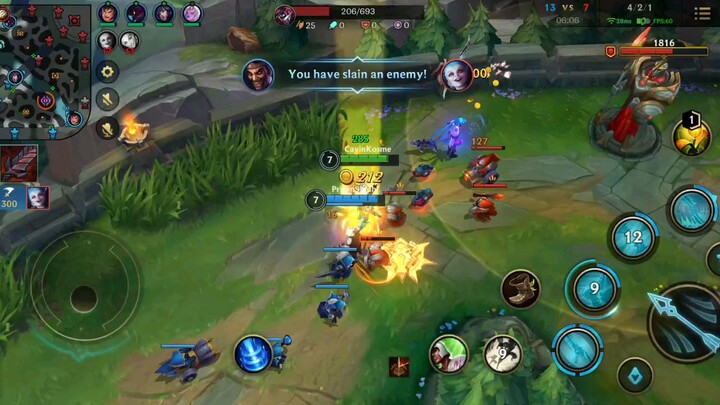Screen dimensions: 720x405
Task: Toggle the muted speaker sound button
Action: (x=107, y=99)
